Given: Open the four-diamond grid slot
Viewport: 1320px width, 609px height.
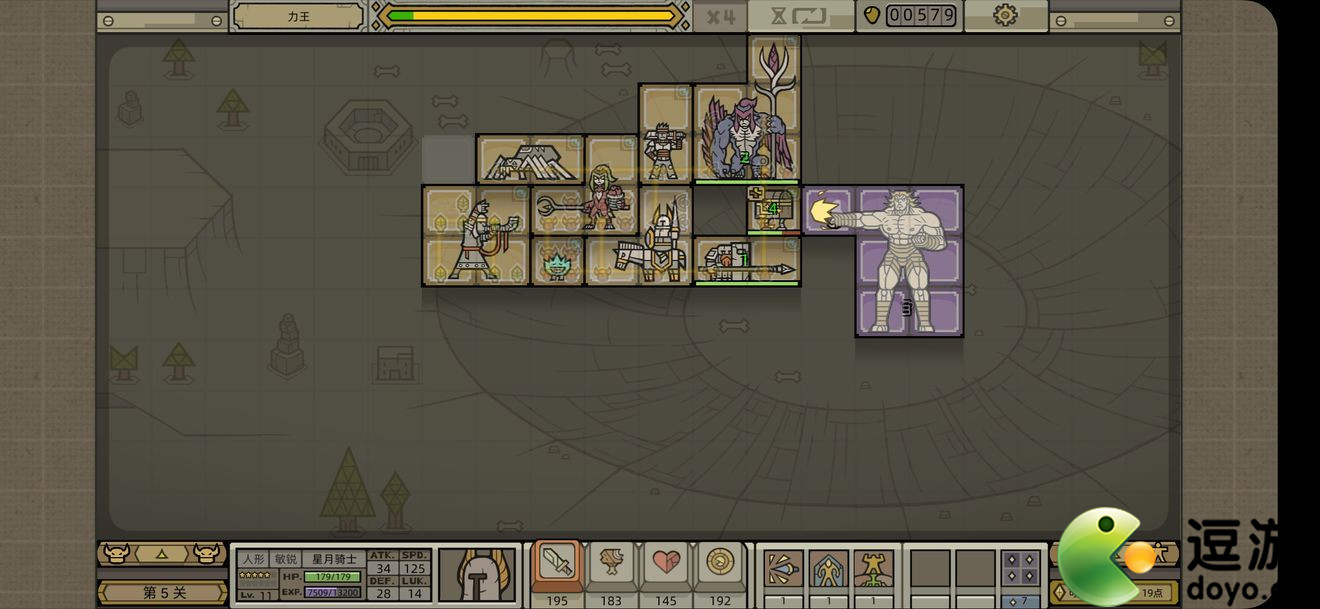Looking at the screenshot, I should coord(1020,568).
